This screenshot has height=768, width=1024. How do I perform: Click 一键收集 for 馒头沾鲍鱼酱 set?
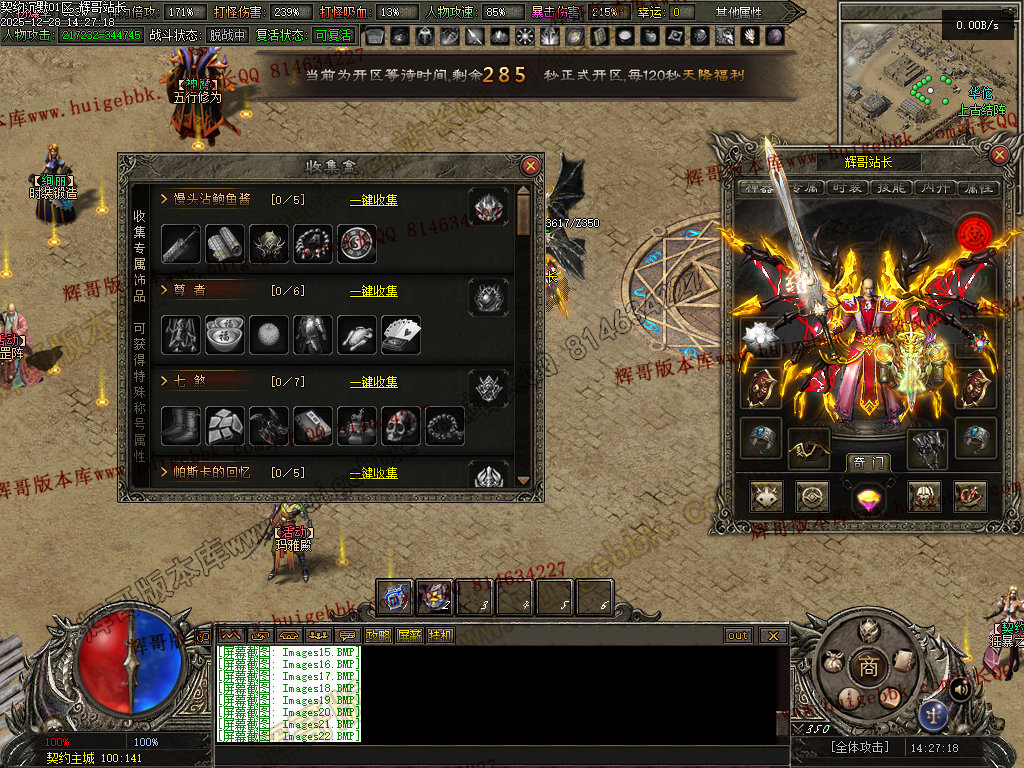pyautogui.click(x=373, y=200)
